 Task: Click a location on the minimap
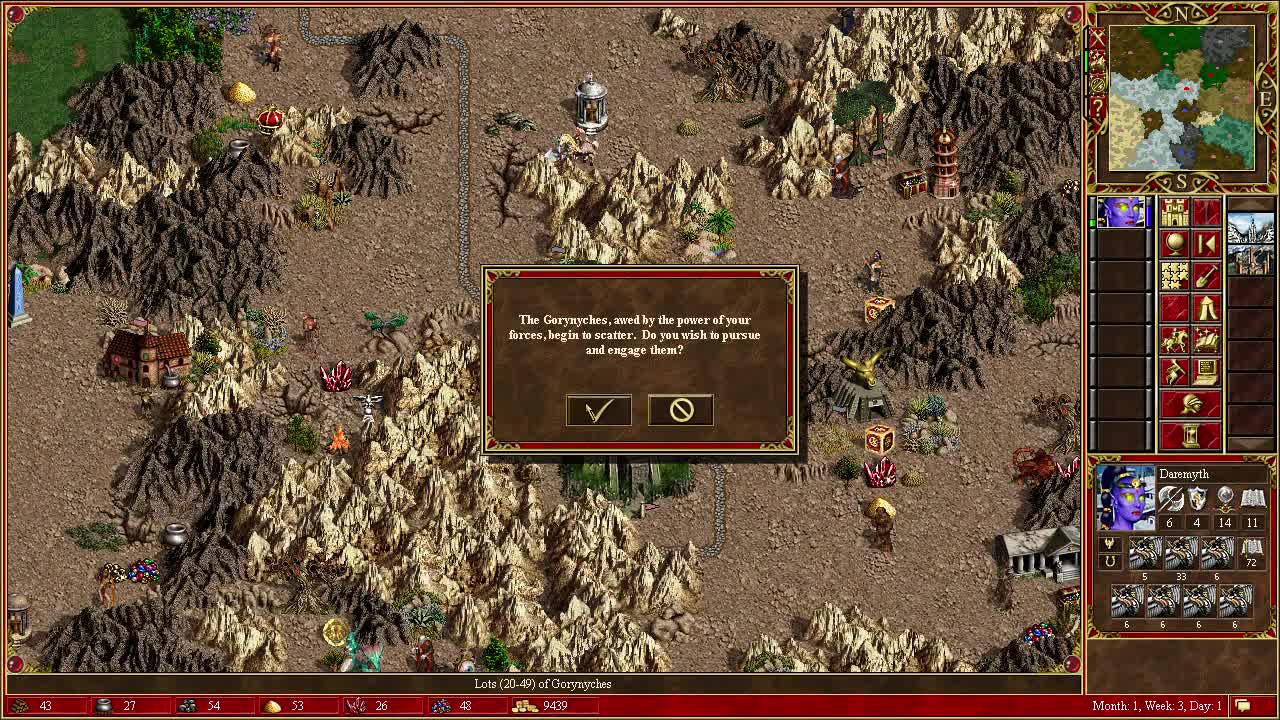(1180, 97)
